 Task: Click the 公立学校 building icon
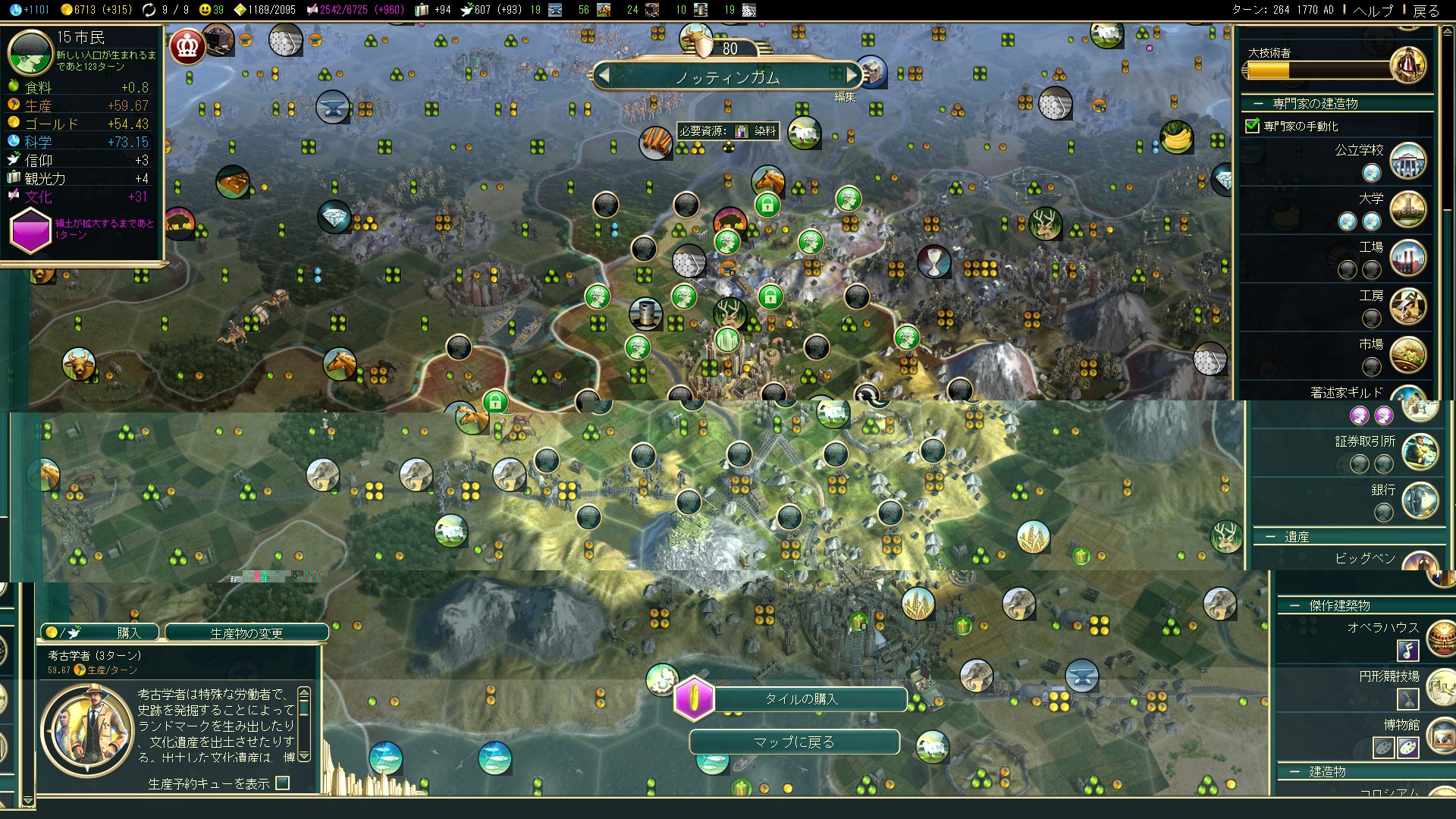click(1408, 161)
